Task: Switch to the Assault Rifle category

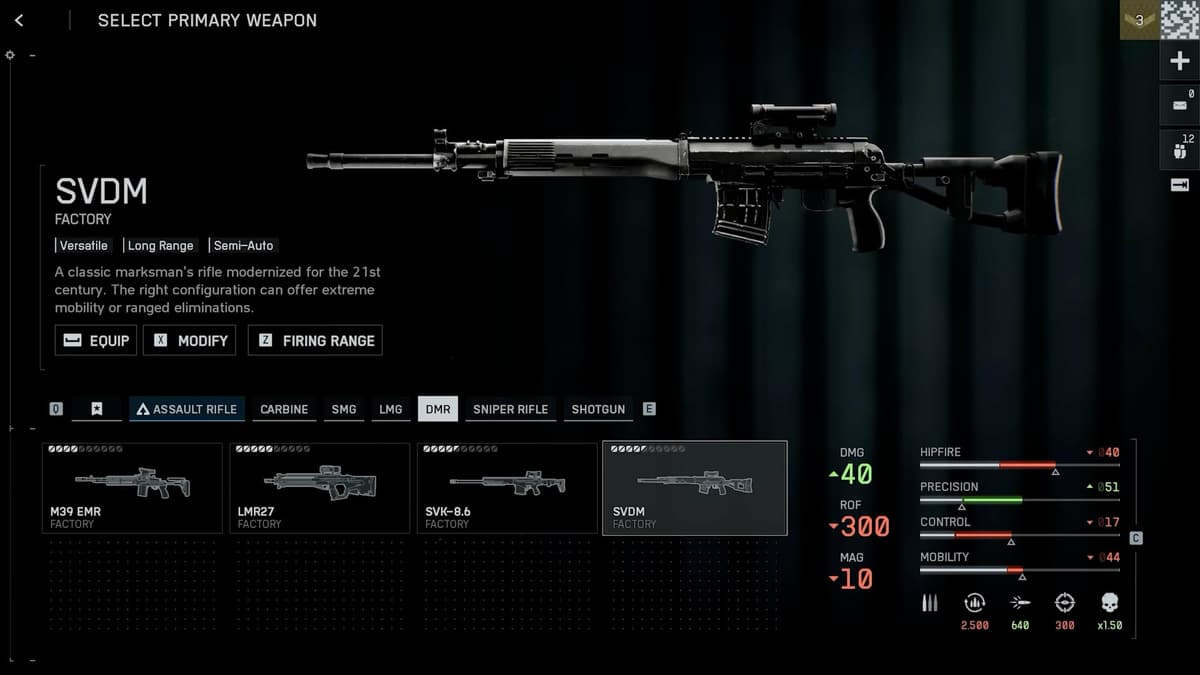Action: pyautogui.click(x=187, y=409)
